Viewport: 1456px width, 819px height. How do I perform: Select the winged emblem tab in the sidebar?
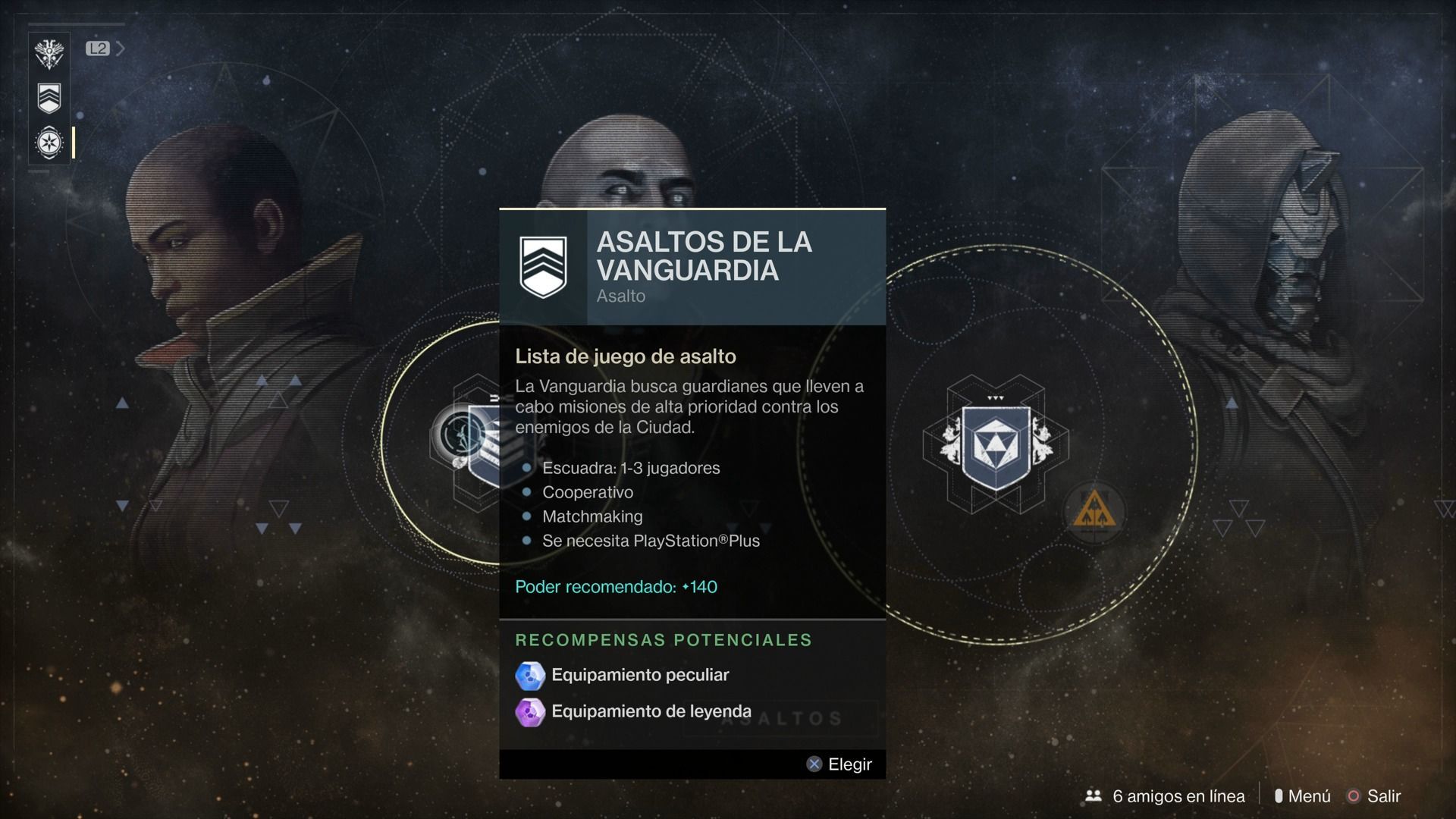click(49, 53)
